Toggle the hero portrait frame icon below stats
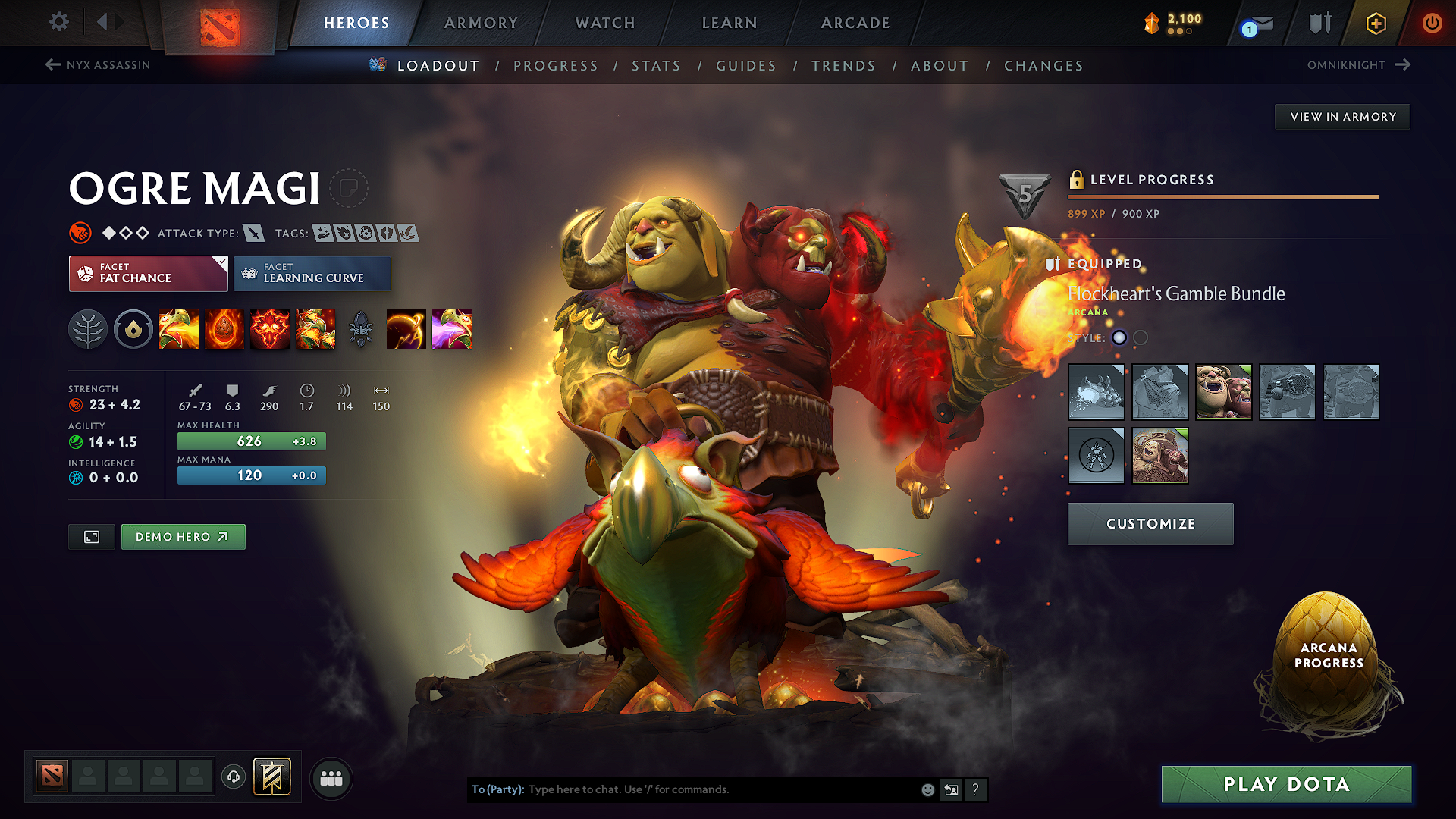1456x819 pixels. pyautogui.click(x=91, y=536)
